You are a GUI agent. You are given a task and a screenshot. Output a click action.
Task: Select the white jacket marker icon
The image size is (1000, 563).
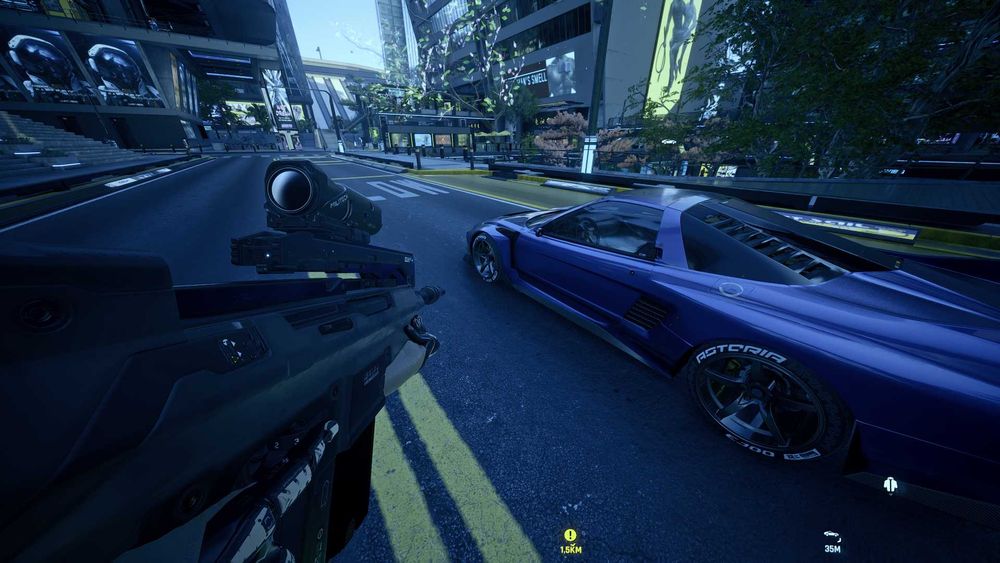click(890, 486)
